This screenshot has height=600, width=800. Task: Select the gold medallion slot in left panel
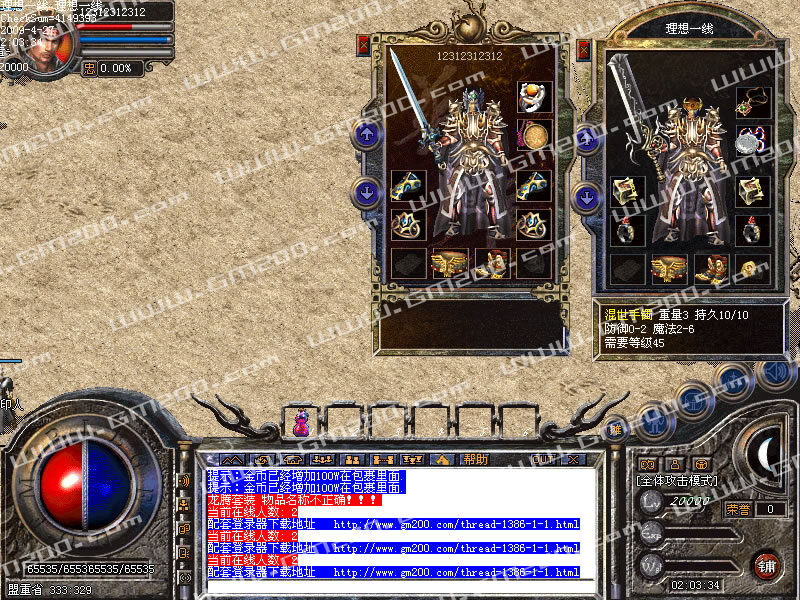pos(532,135)
